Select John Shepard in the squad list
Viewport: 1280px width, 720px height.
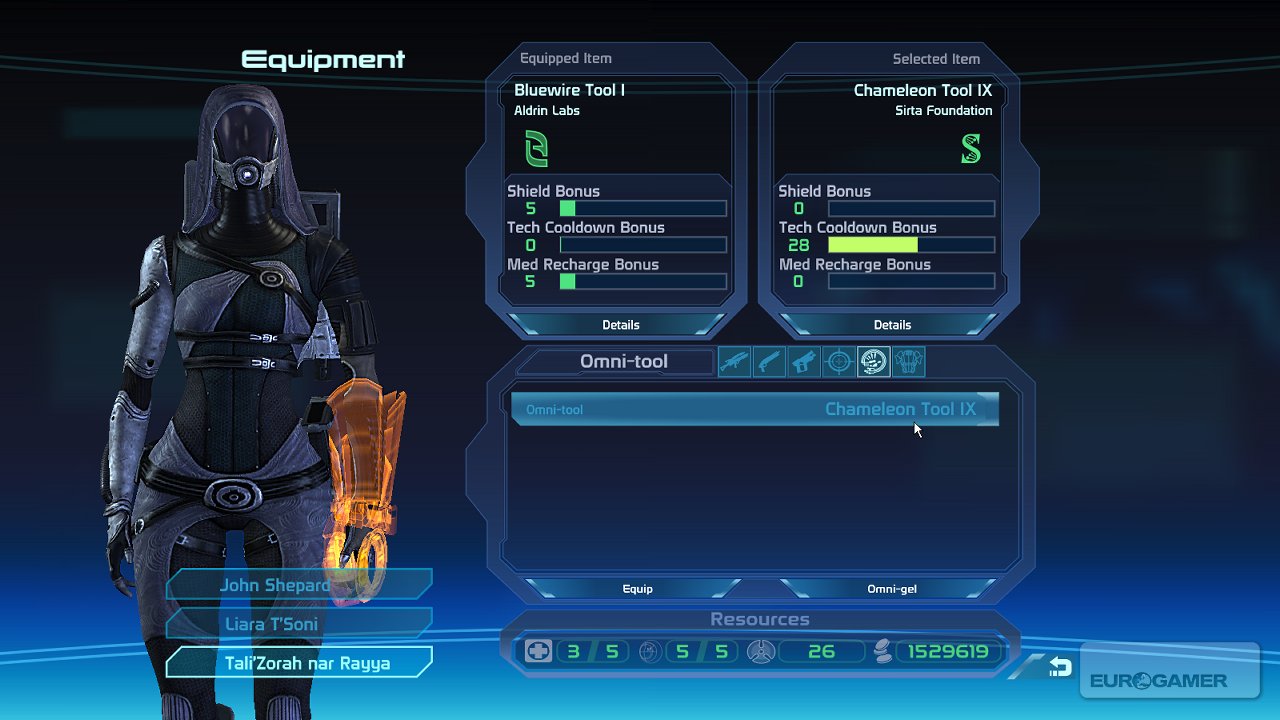pyautogui.click(x=298, y=585)
